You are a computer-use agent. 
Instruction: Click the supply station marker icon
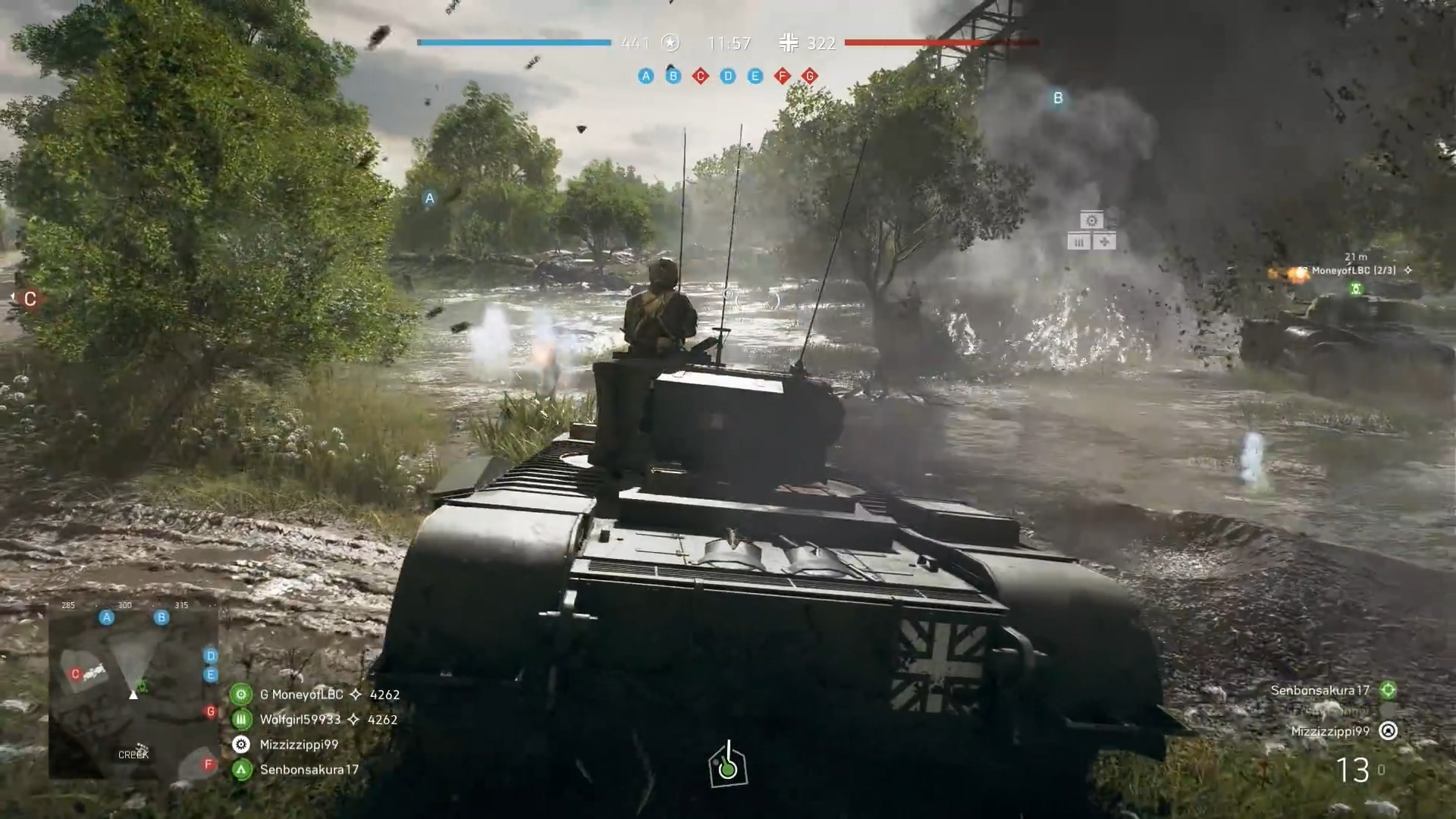pyautogui.click(x=1091, y=231)
